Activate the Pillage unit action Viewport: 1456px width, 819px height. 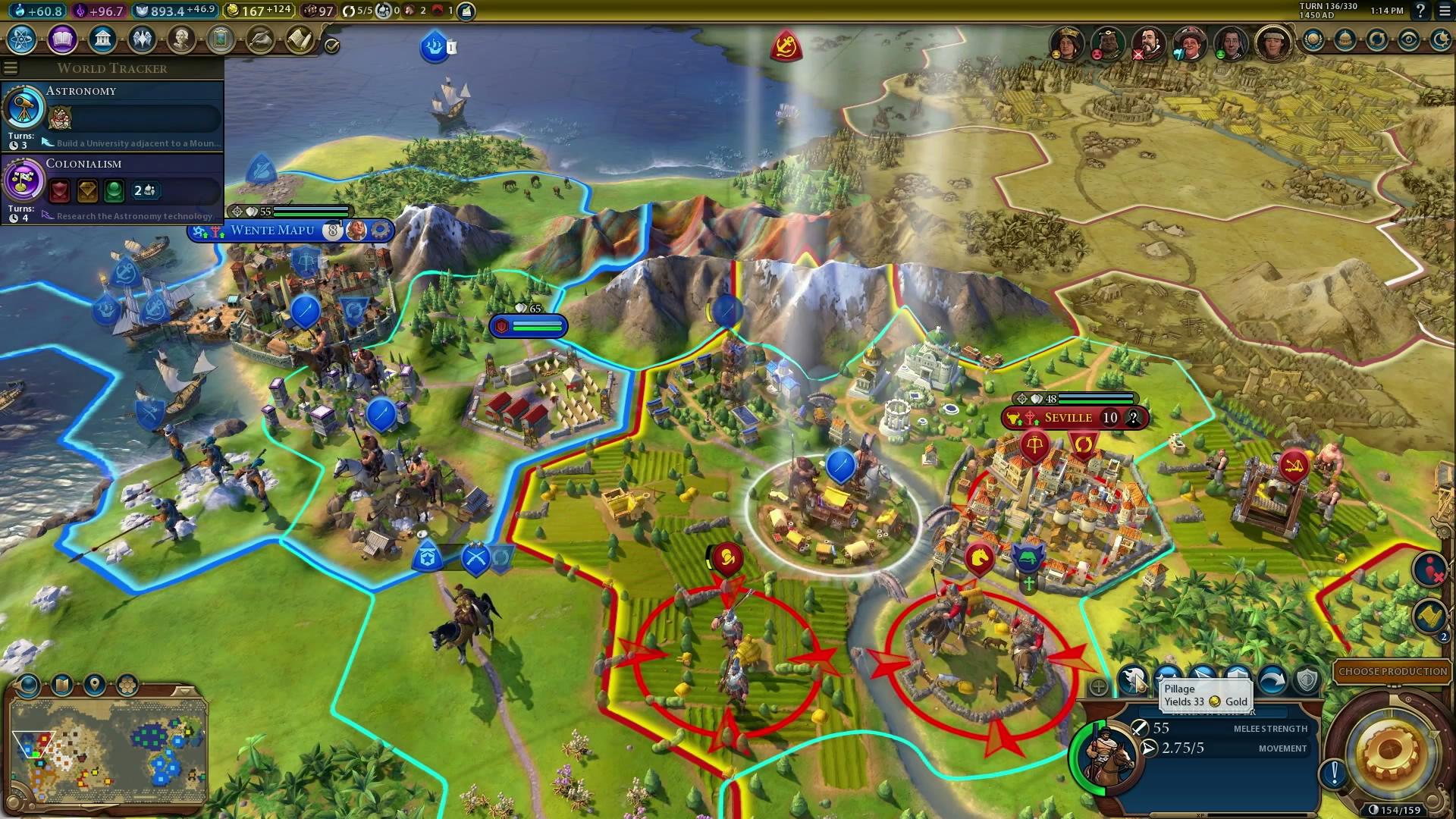[1134, 679]
